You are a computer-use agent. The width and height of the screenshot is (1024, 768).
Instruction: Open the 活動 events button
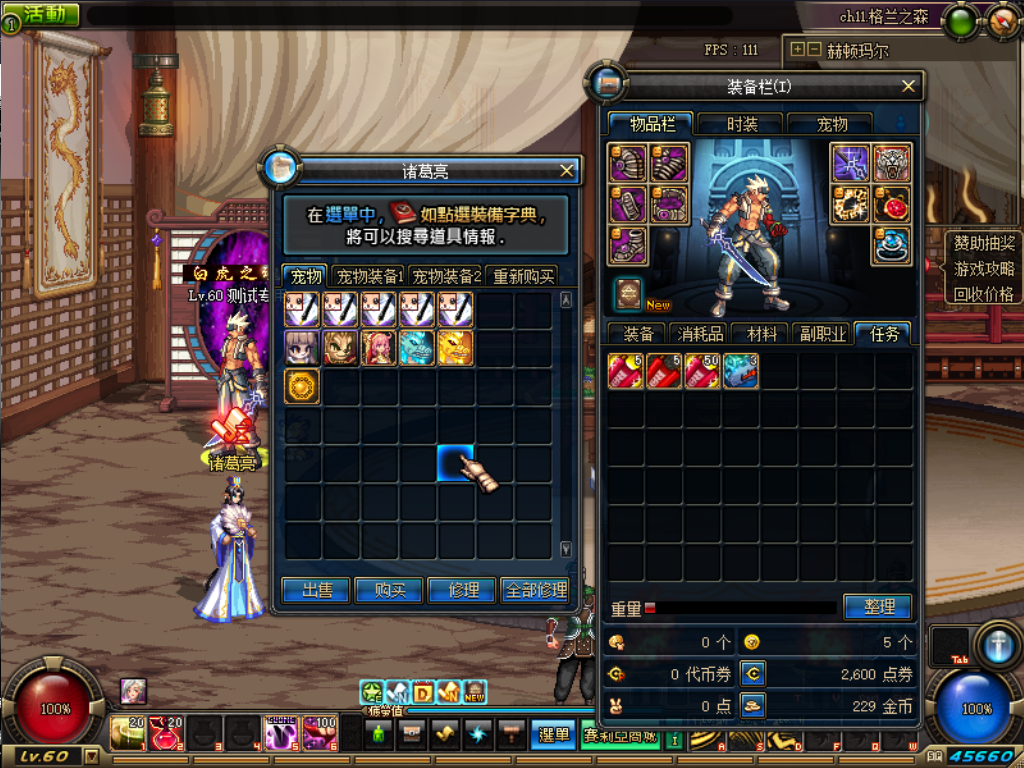(45, 14)
